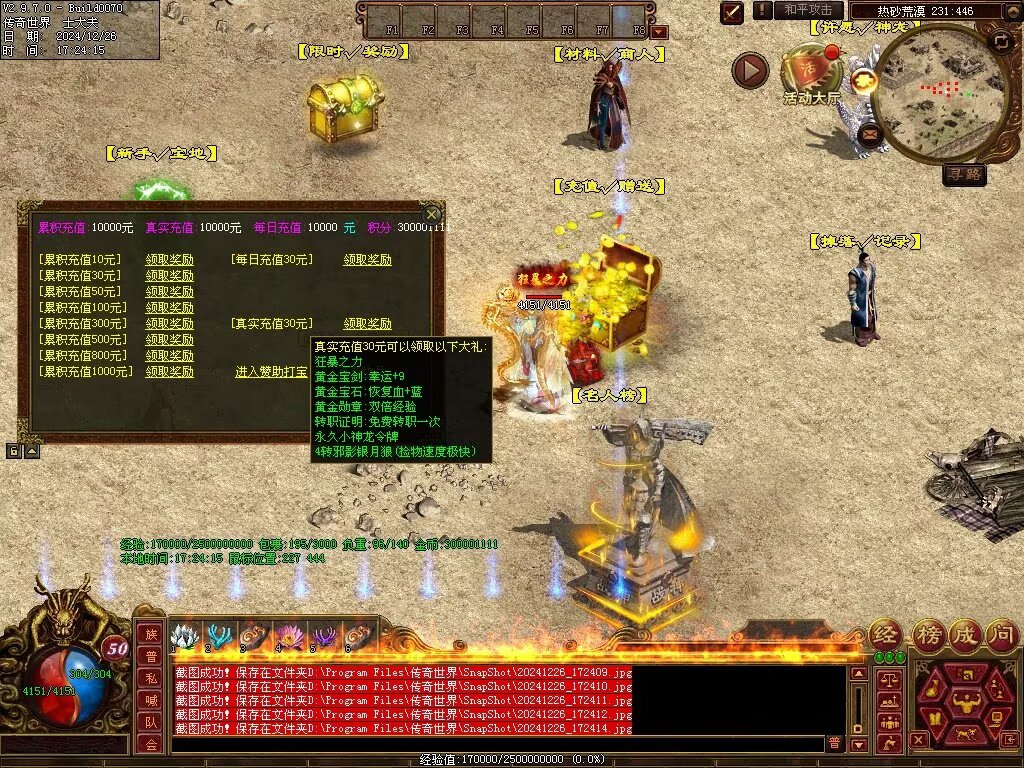Click the 寻路 pathfinding button
The height and width of the screenshot is (768, 1024).
tap(964, 175)
